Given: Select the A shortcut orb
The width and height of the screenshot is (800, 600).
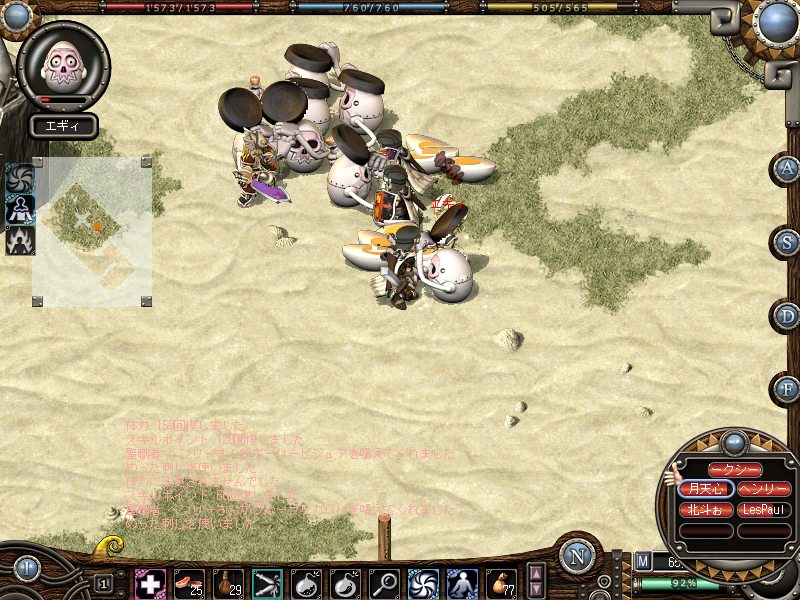Looking at the screenshot, I should 788,168.
